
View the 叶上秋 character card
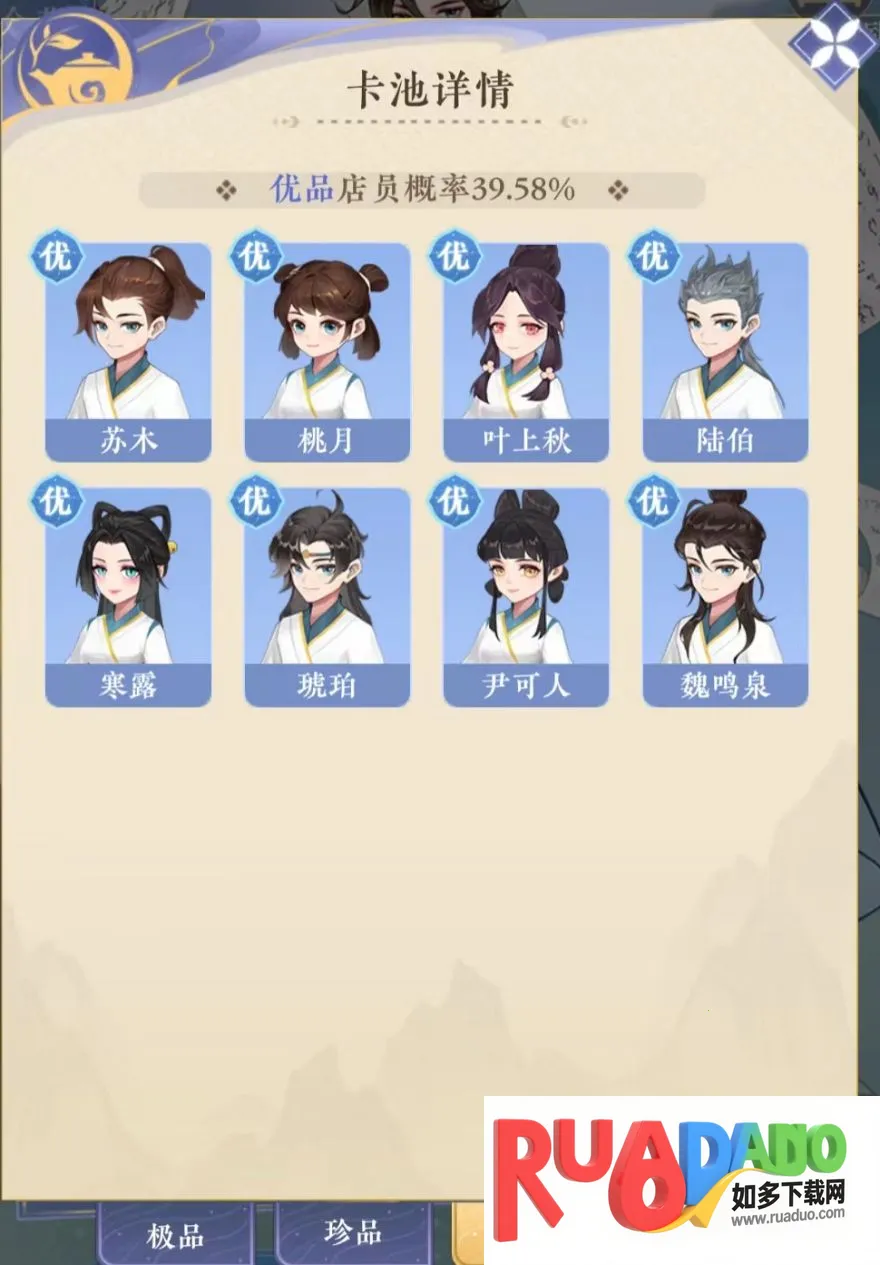point(526,352)
